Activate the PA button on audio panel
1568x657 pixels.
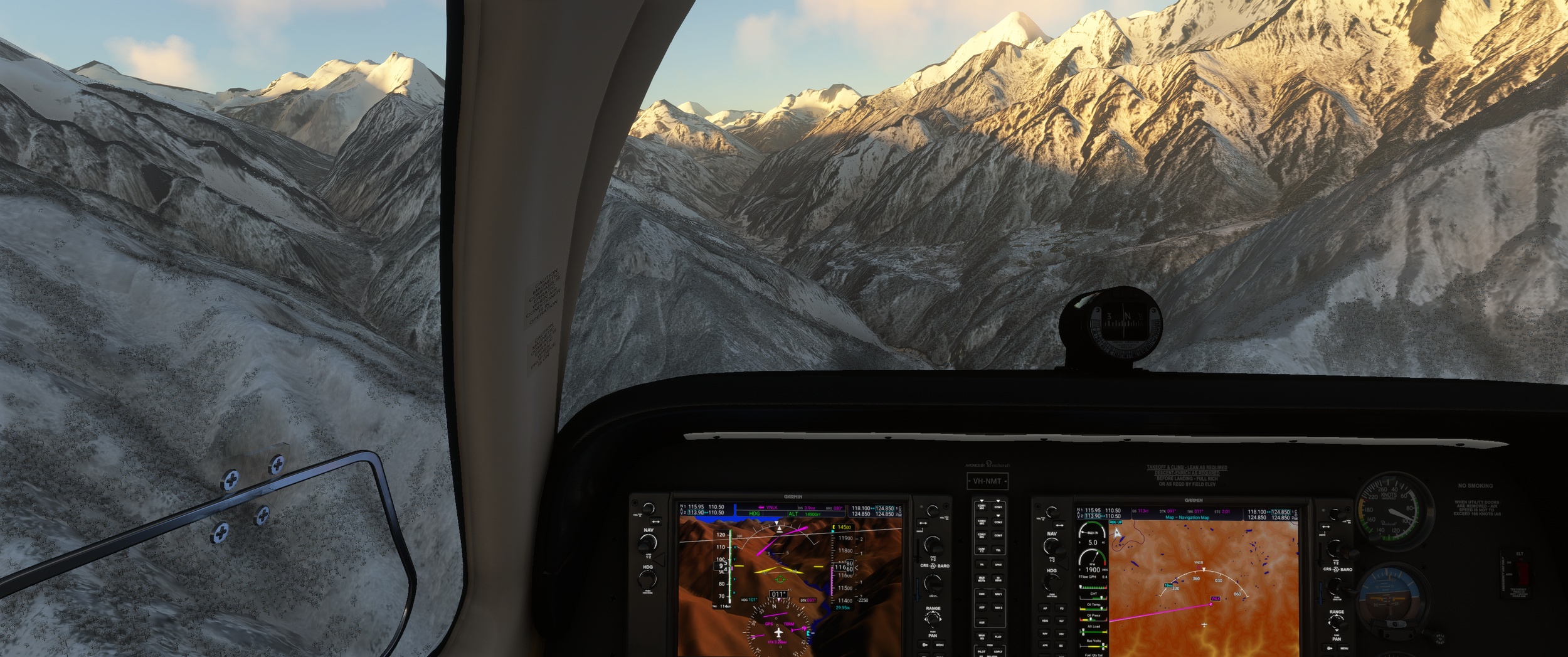982,565
